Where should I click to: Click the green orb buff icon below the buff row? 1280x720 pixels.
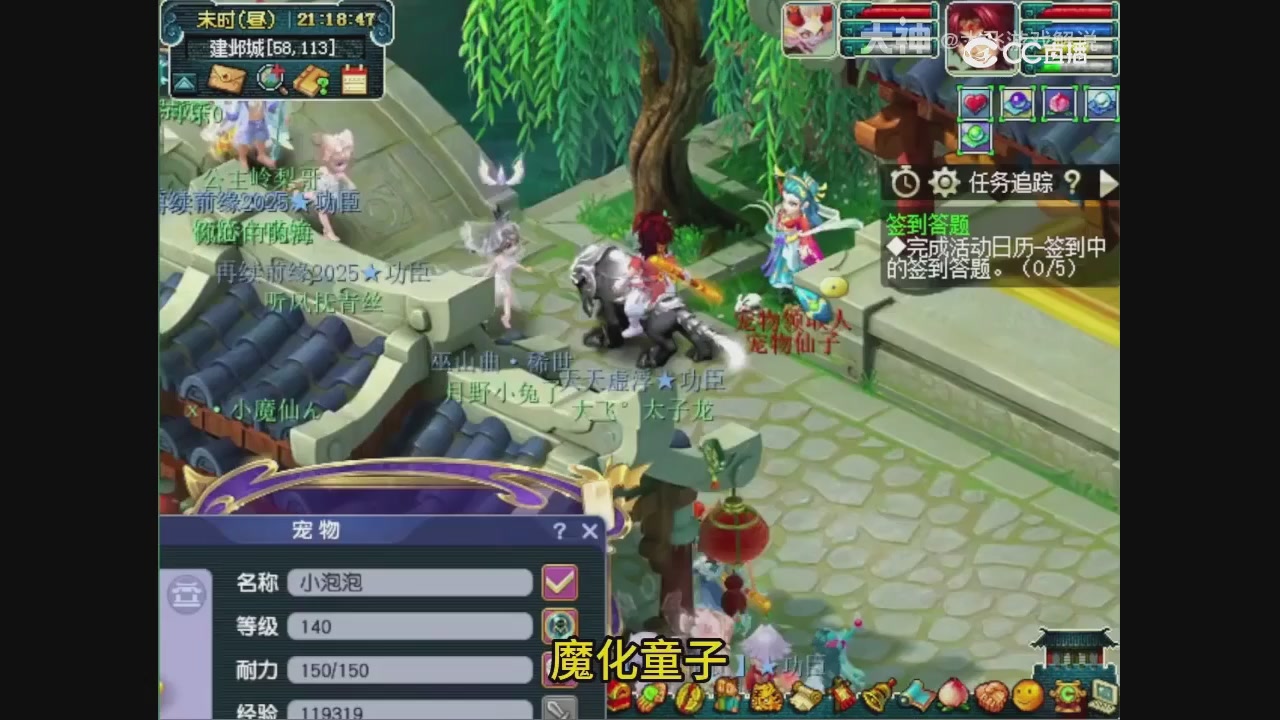975,136
